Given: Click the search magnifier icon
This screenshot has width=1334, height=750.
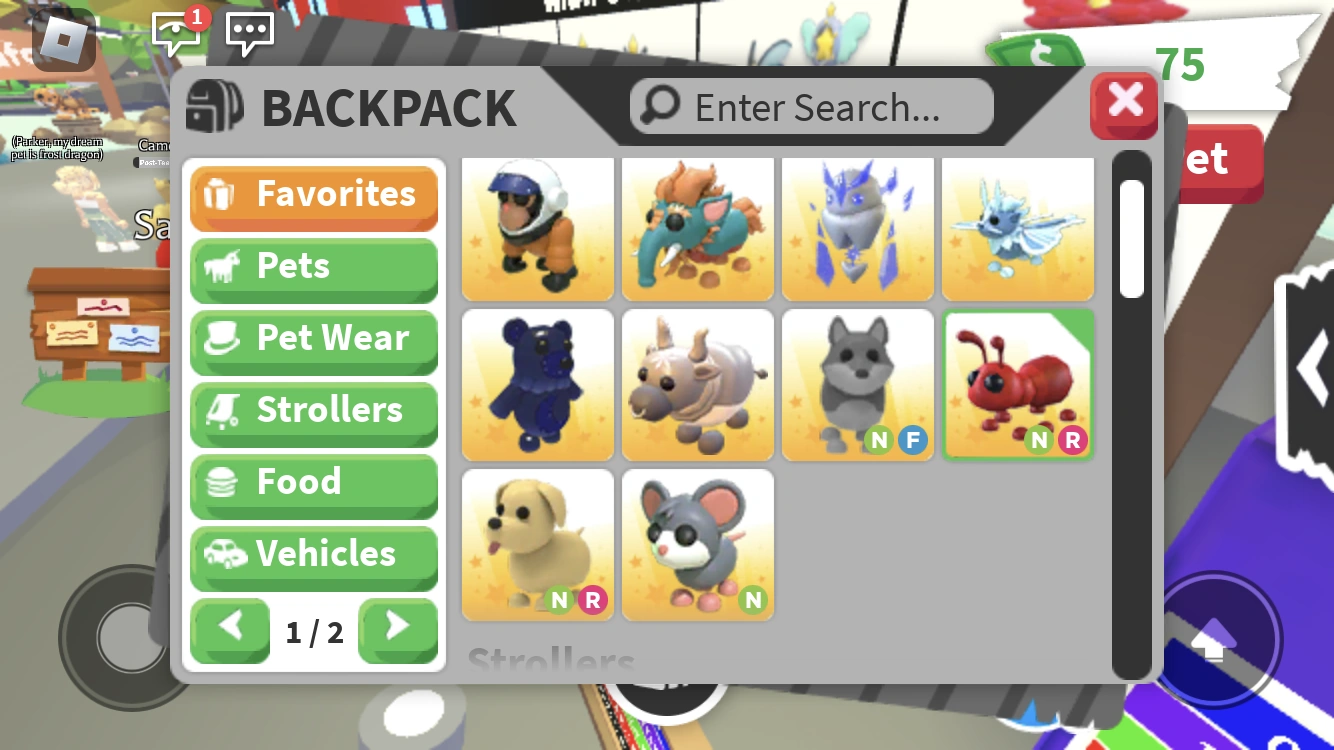Looking at the screenshot, I should click(660, 105).
